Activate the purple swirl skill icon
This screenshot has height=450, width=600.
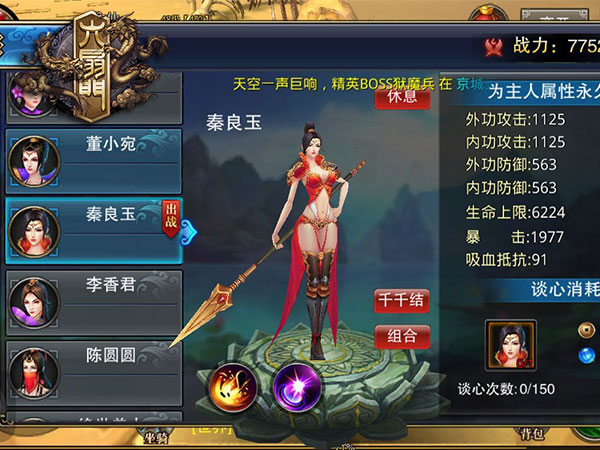click(296, 385)
